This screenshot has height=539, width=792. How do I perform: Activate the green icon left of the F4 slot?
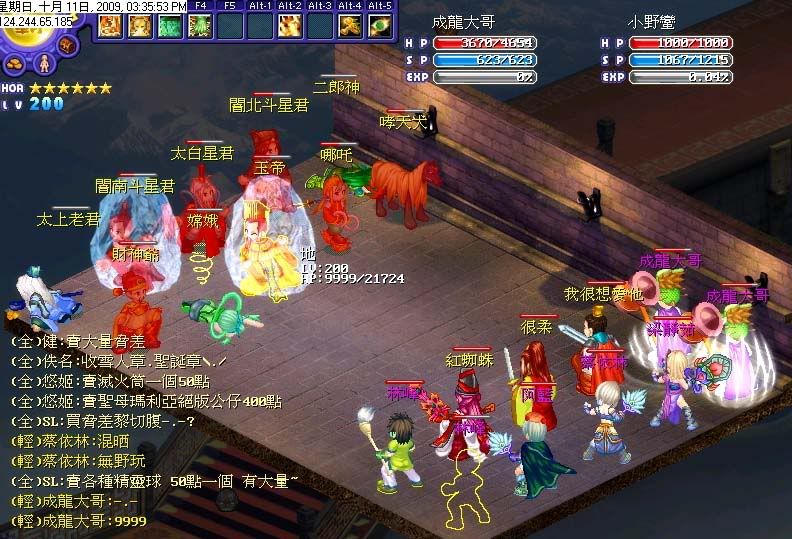click(170, 25)
